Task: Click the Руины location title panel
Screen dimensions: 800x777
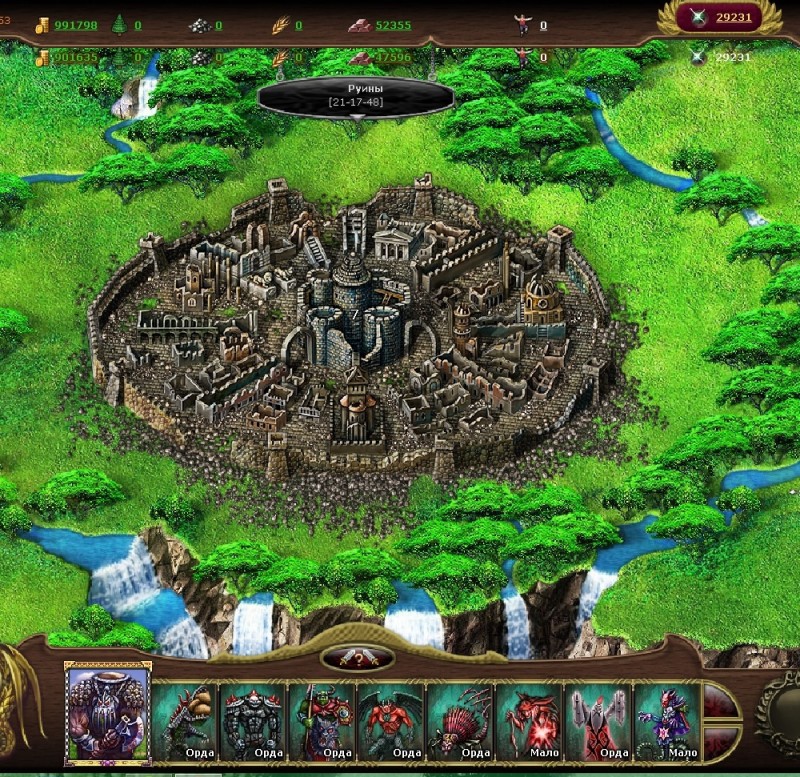Action: click(356, 96)
